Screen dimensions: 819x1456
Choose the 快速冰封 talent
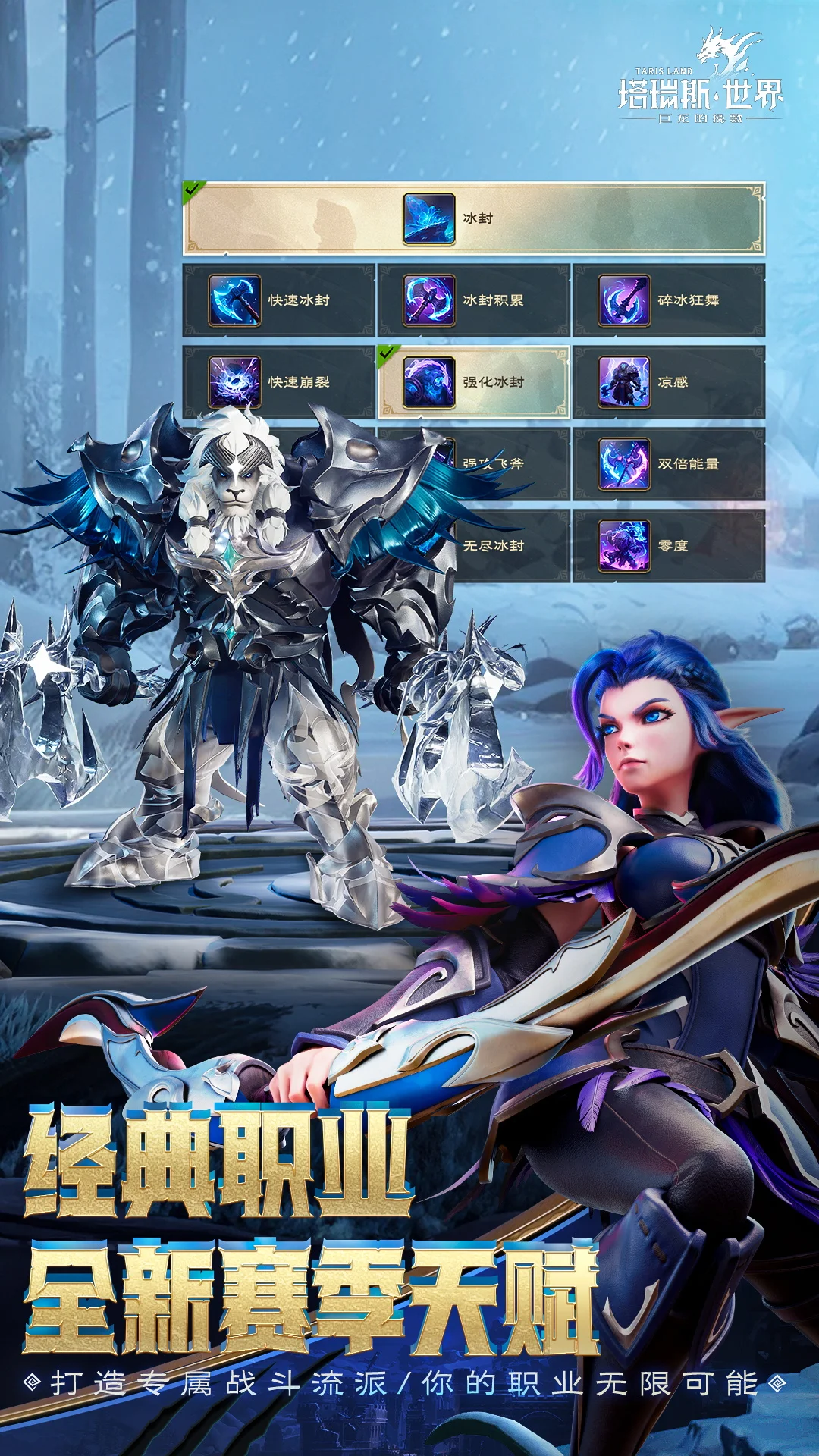pyautogui.click(x=278, y=300)
